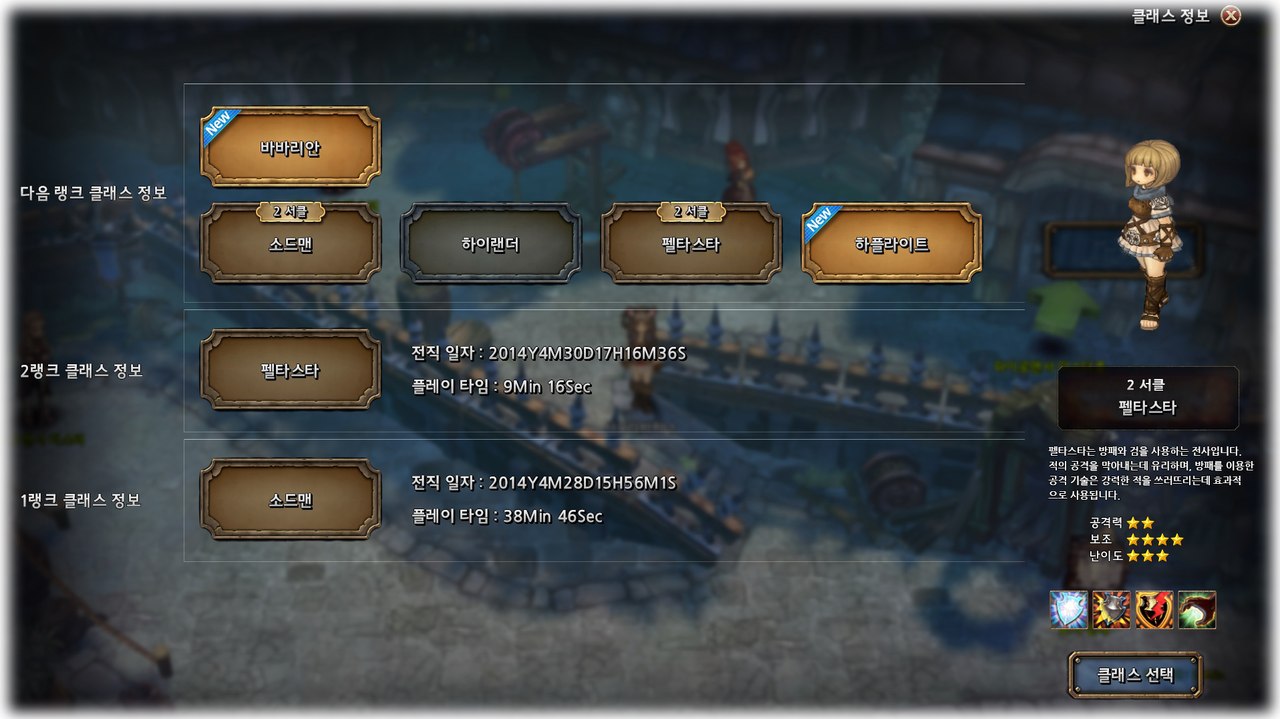This screenshot has height=719, width=1280.
Task: Open the 2랭크 펠타스타 class entry
Action: tap(290, 370)
